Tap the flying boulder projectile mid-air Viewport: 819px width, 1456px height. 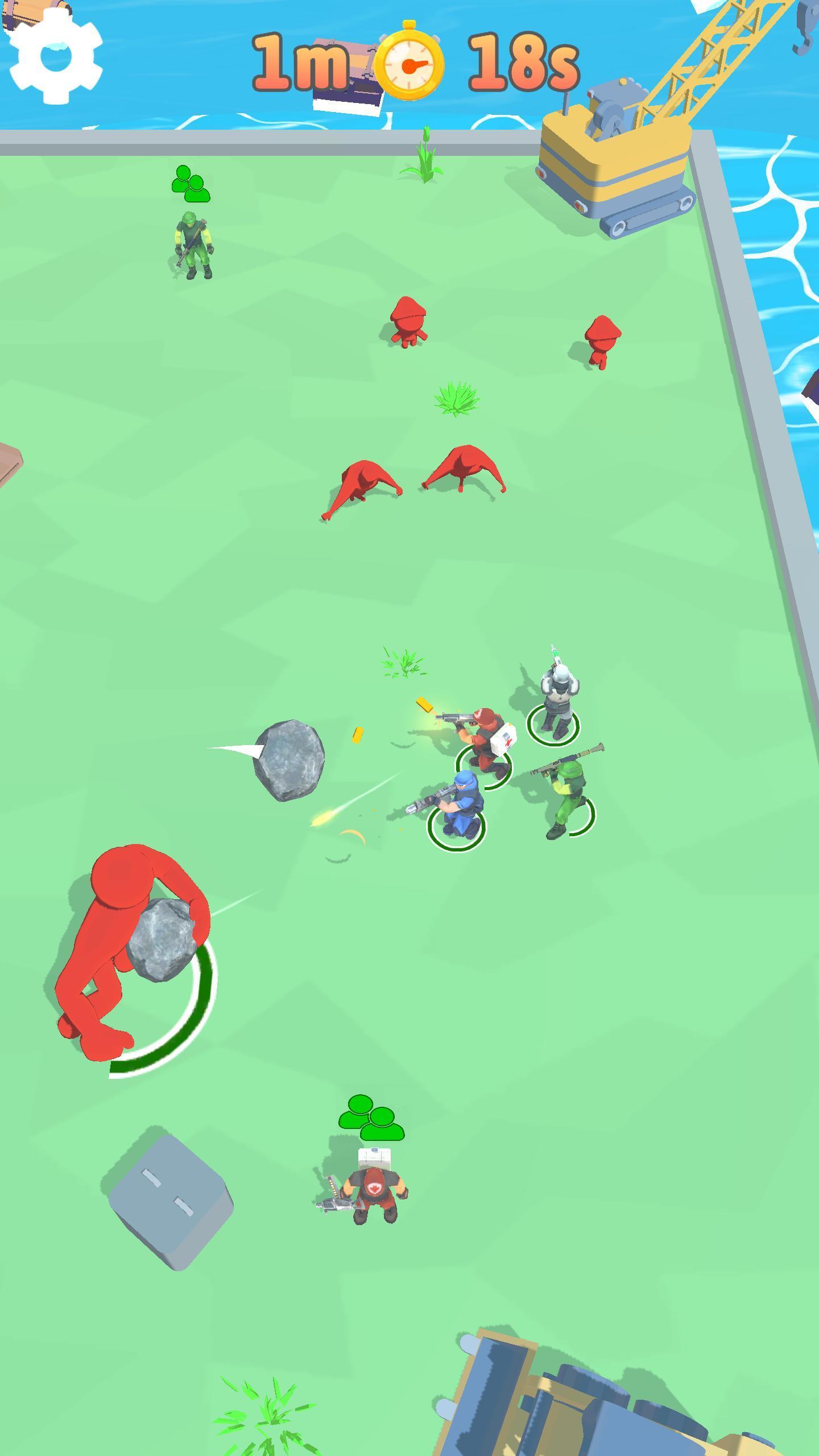tap(290, 759)
